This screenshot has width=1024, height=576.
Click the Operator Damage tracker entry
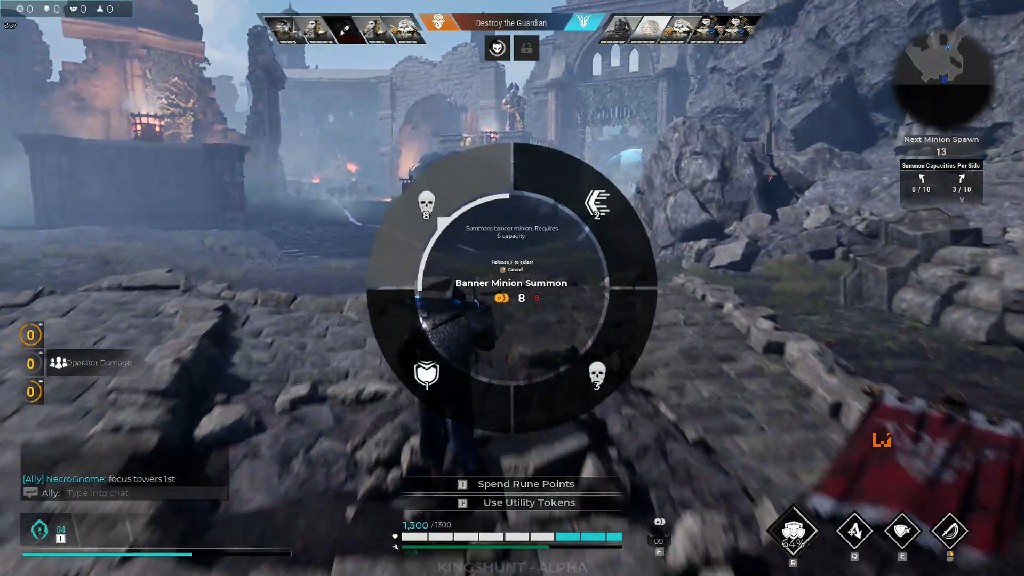click(90, 363)
